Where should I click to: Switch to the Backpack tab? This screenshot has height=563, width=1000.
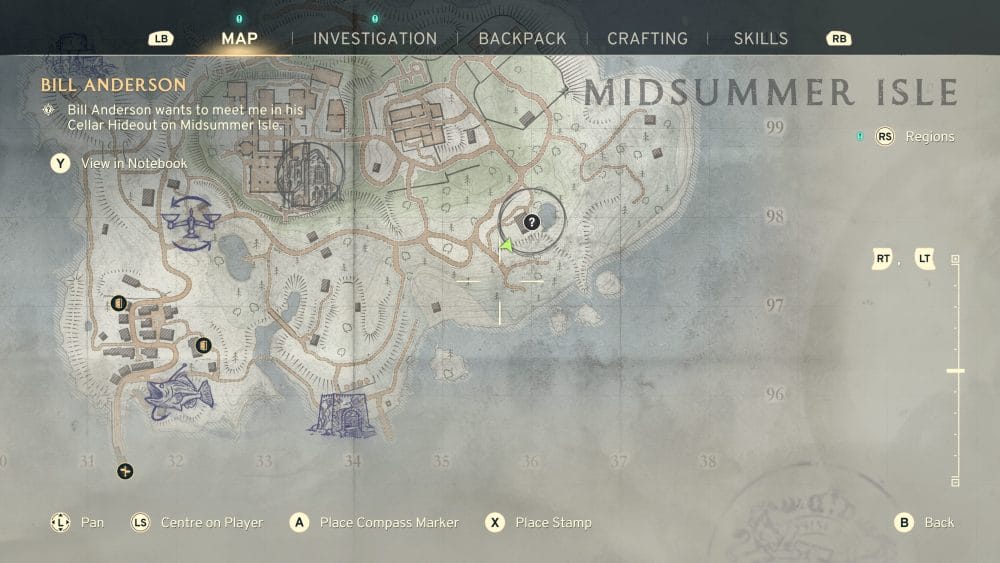(522, 39)
